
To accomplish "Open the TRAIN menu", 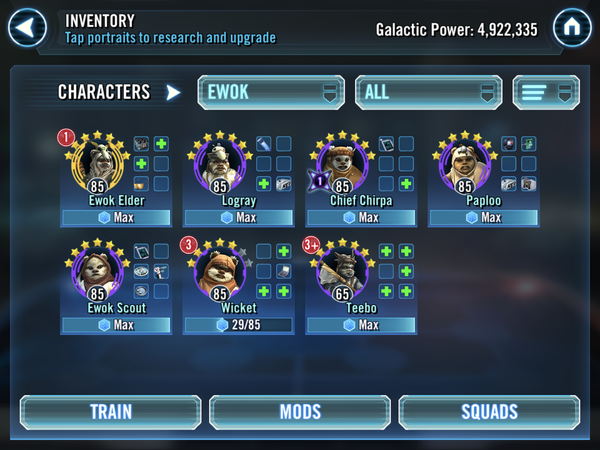I will [x=110, y=412].
